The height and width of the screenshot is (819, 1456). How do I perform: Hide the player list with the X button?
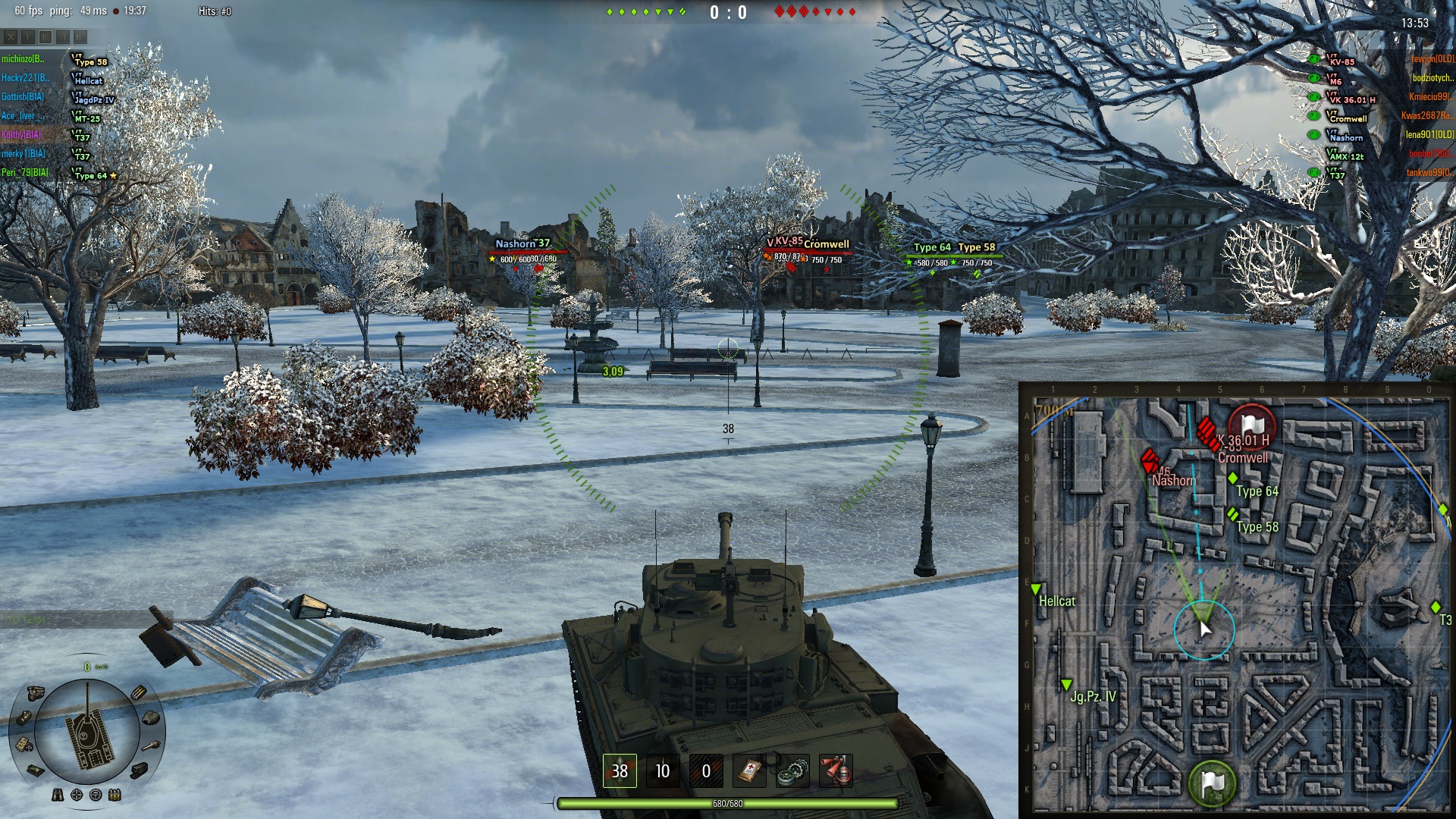11,36
